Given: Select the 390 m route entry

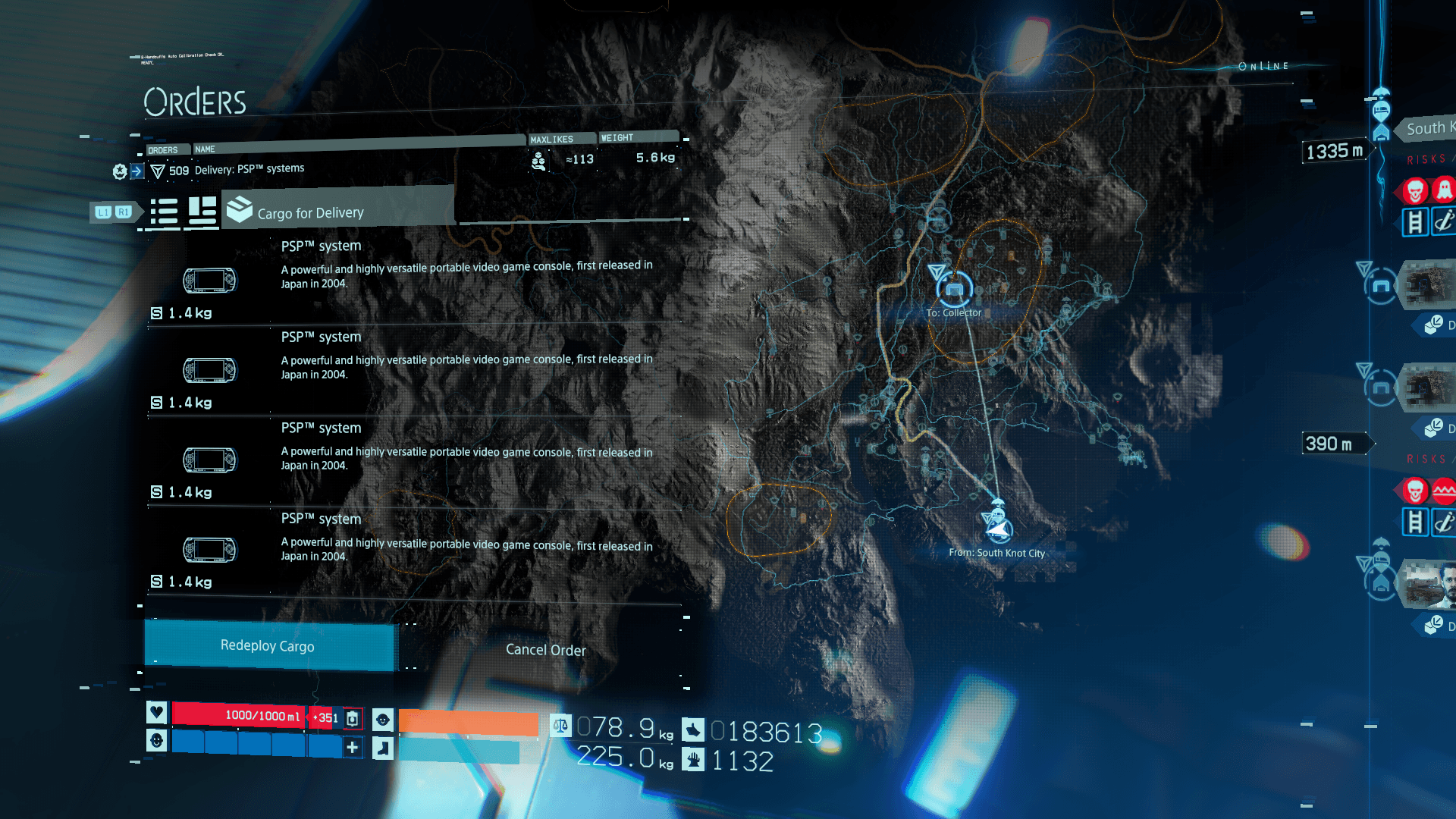Looking at the screenshot, I should (1331, 444).
